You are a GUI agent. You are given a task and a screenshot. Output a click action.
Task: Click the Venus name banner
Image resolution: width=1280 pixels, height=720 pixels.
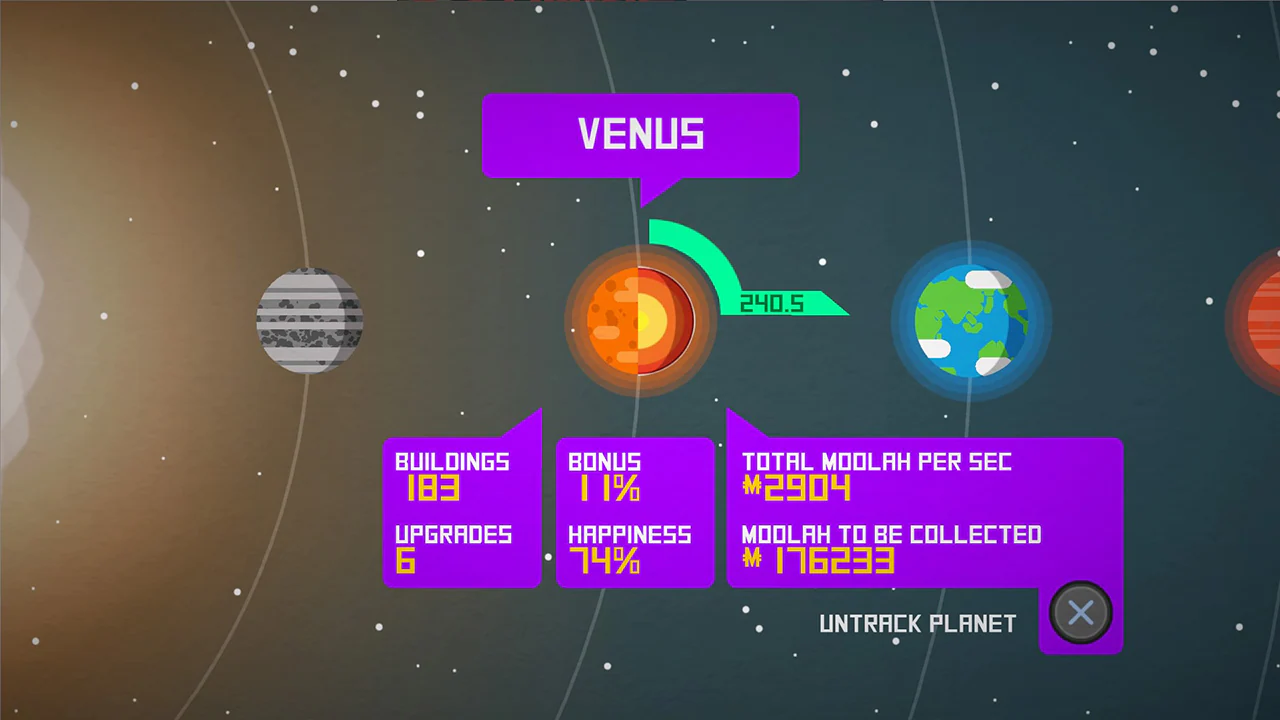click(x=640, y=135)
